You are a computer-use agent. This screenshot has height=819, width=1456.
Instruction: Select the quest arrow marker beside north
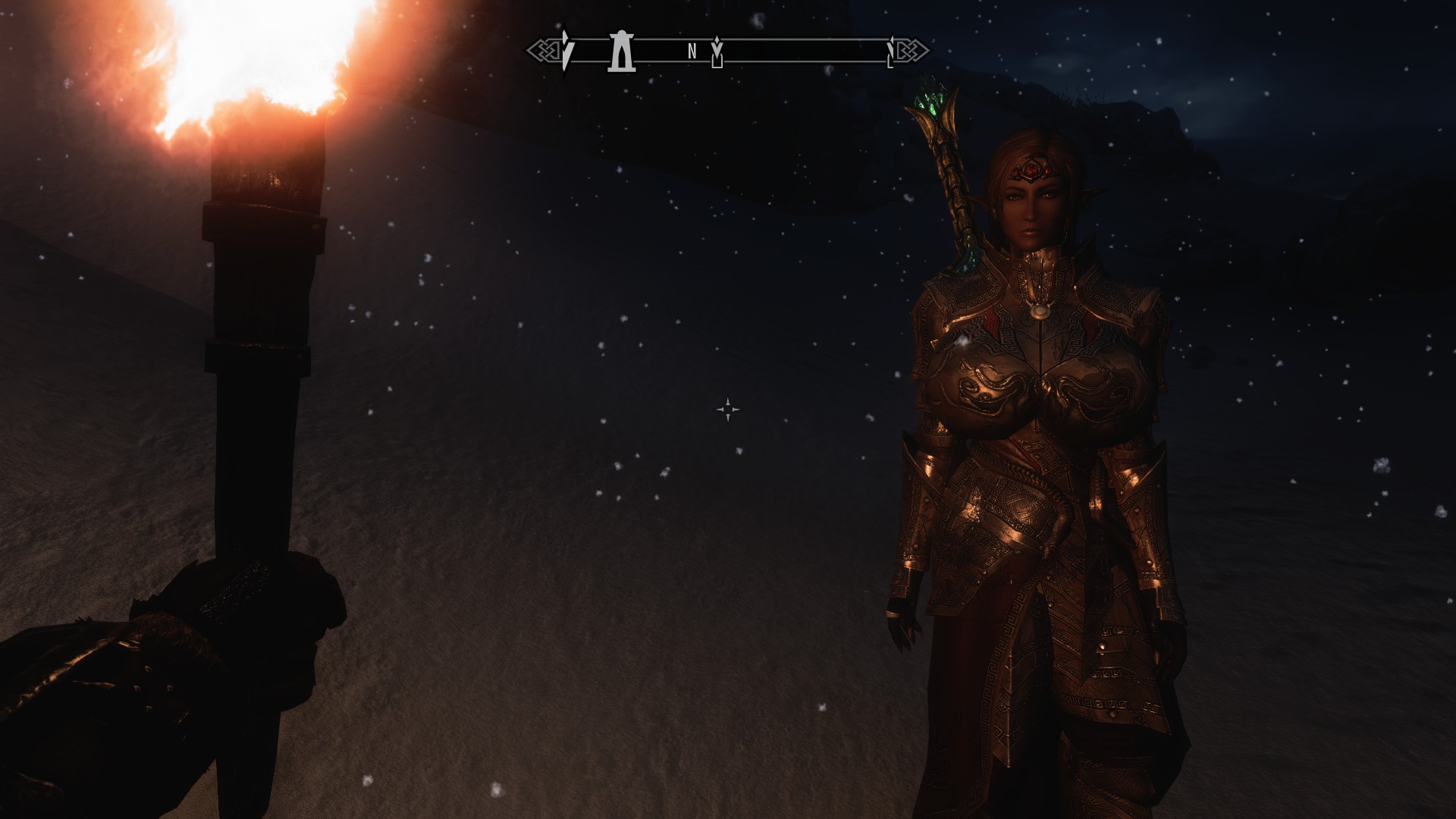point(717,53)
